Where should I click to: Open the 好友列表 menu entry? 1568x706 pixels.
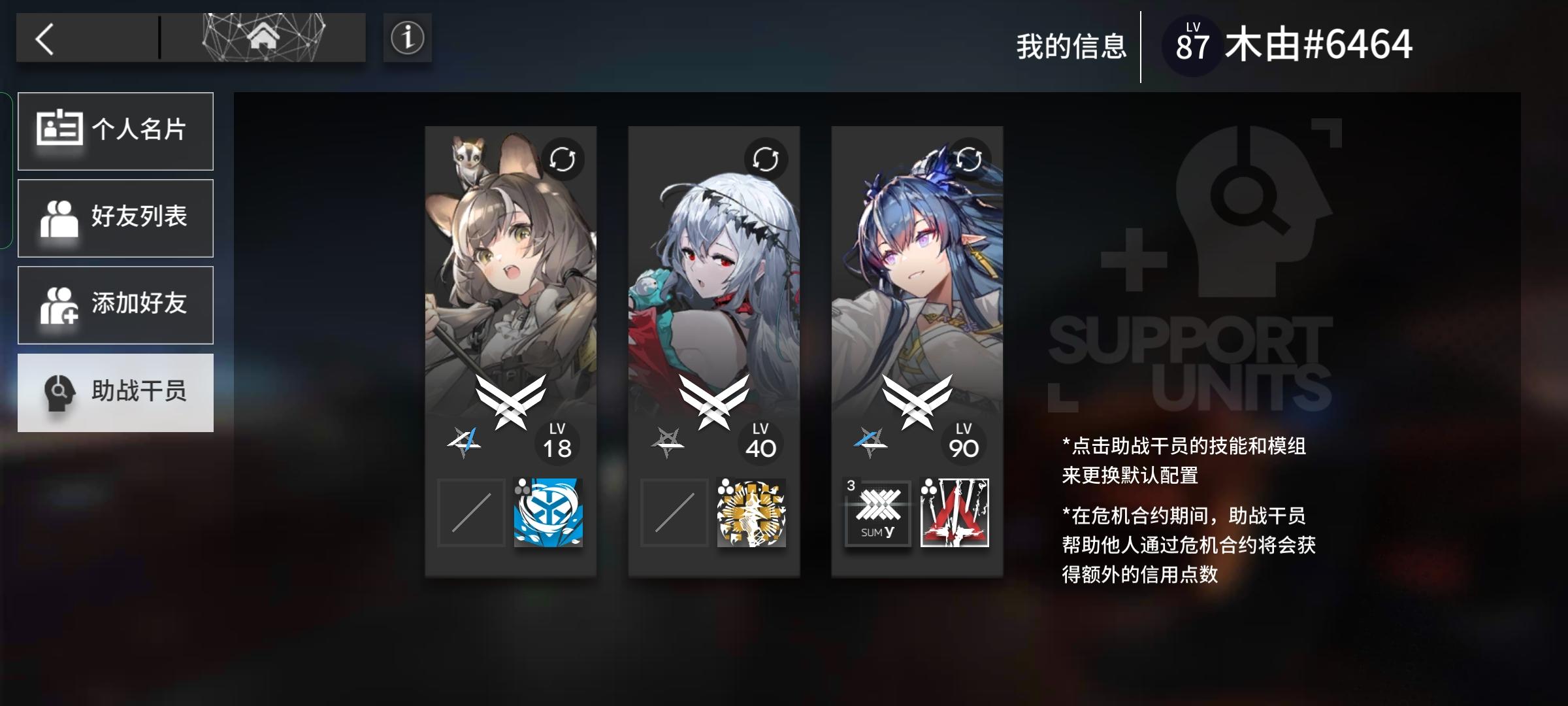click(116, 218)
